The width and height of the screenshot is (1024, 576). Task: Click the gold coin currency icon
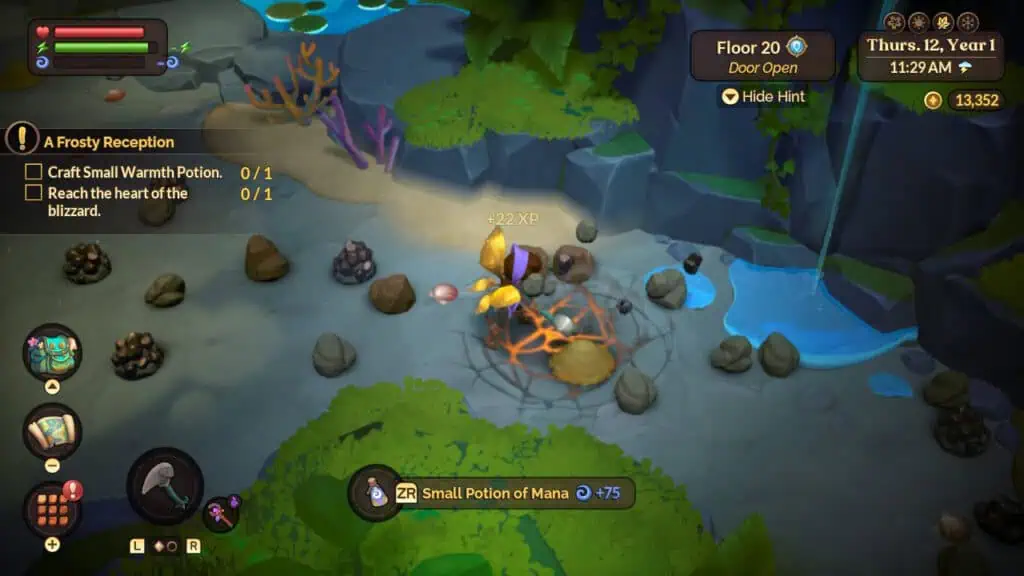click(933, 100)
